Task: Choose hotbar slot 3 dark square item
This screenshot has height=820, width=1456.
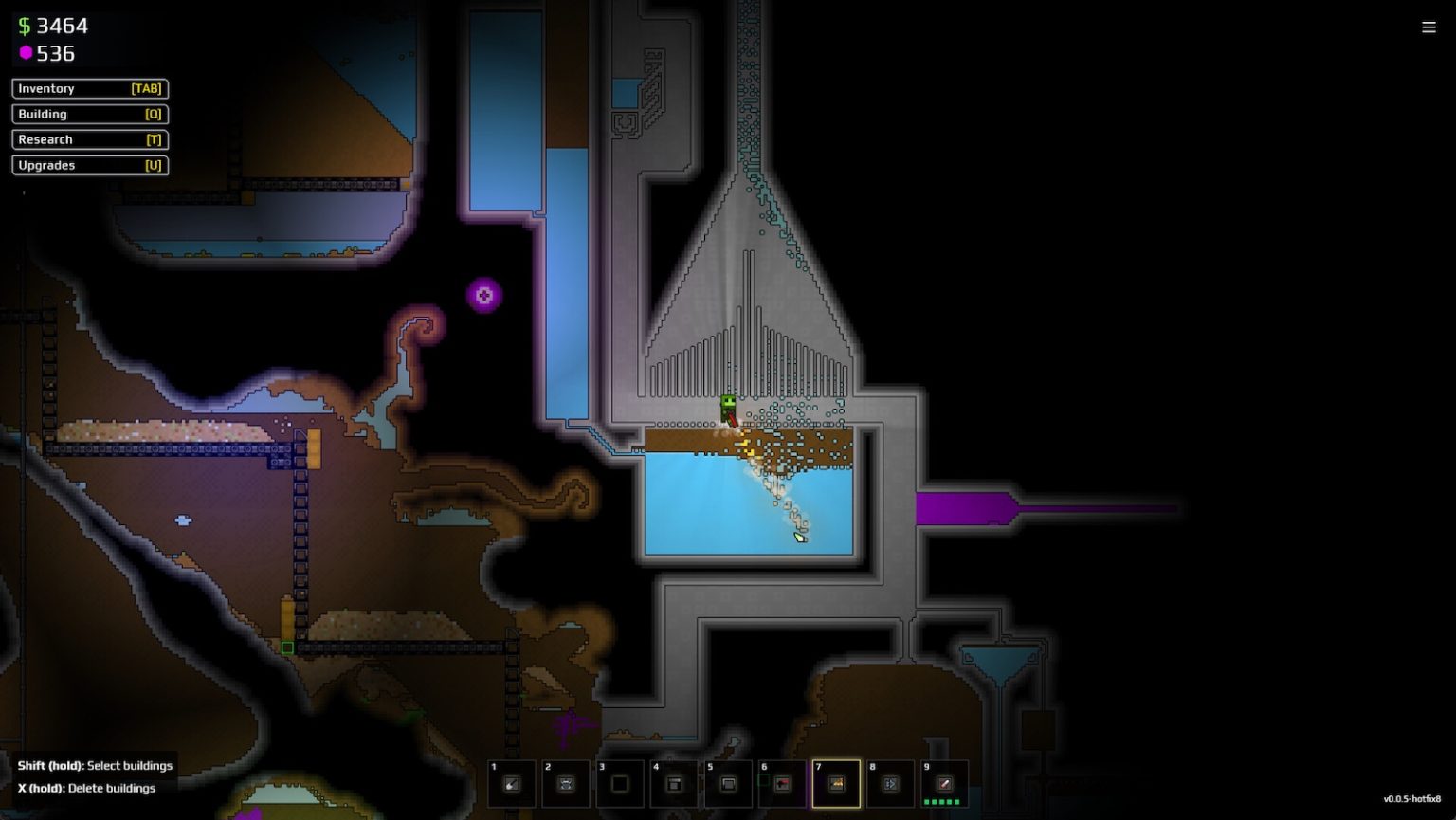Action: click(x=620, y=784)
